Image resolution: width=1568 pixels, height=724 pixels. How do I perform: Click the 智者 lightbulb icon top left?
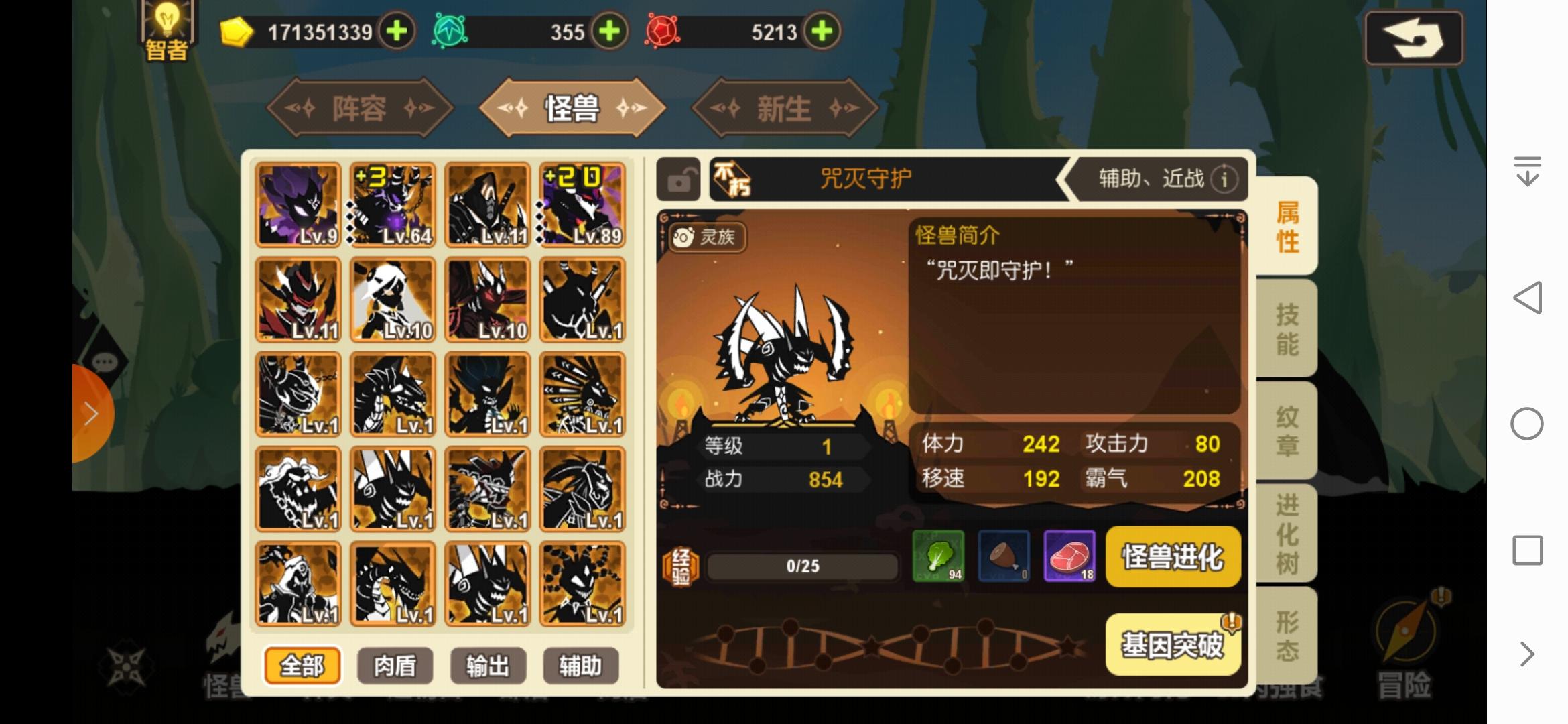coord(166,27)
